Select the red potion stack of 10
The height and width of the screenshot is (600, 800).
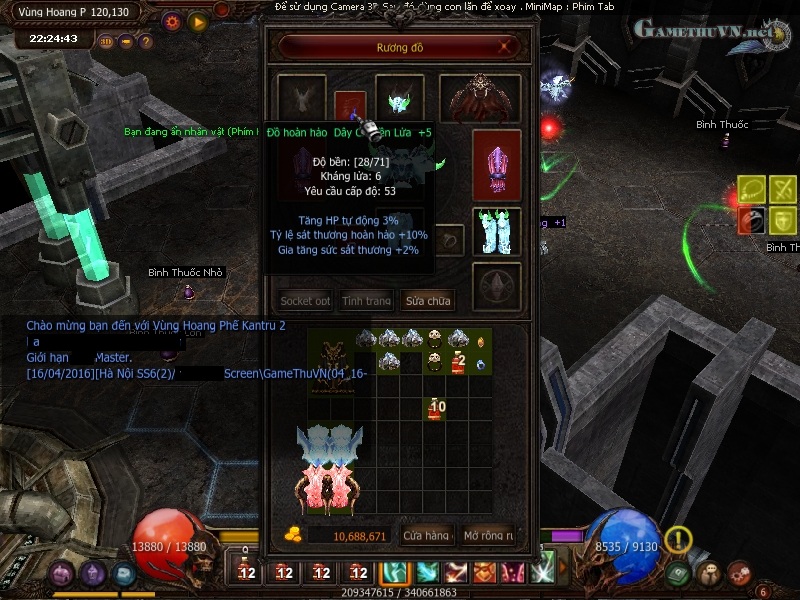click(436, 408)
